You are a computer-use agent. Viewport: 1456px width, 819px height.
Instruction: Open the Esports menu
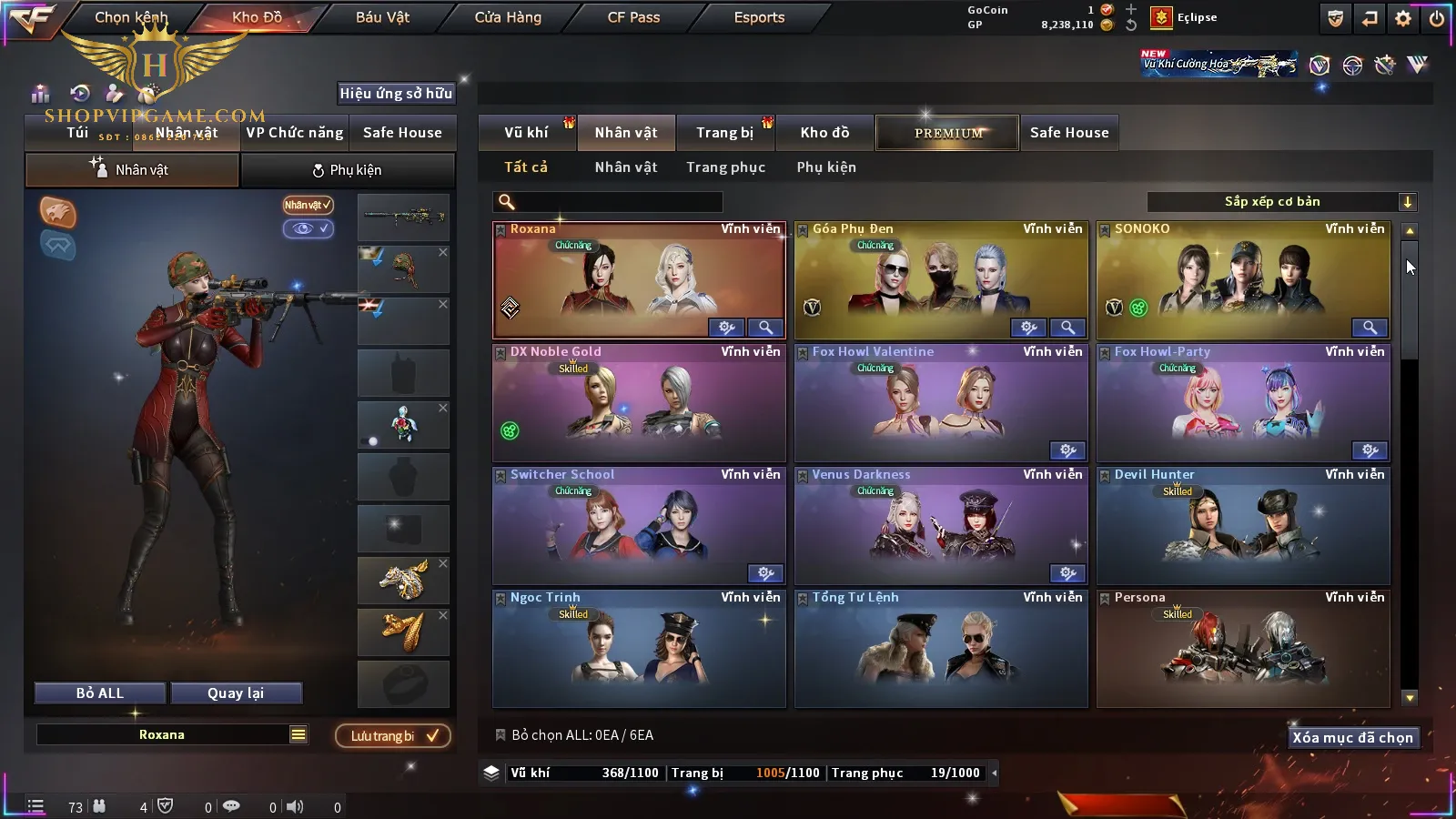coord(759,17)
